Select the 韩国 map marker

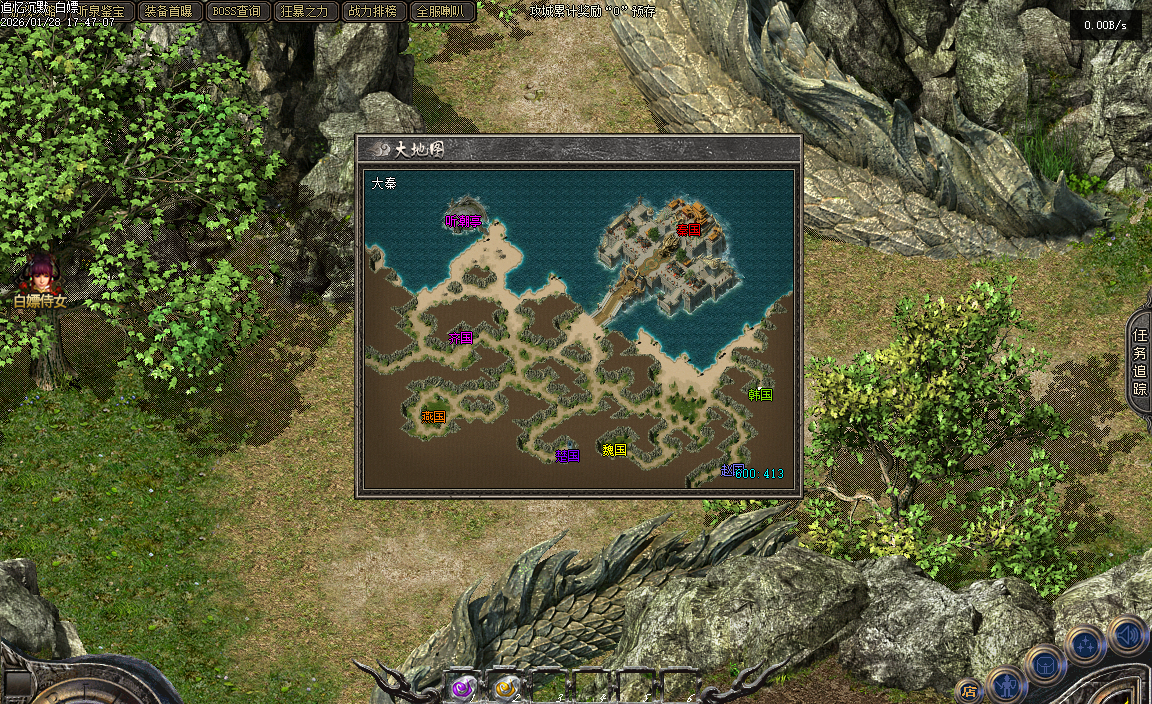click(760, 394)
